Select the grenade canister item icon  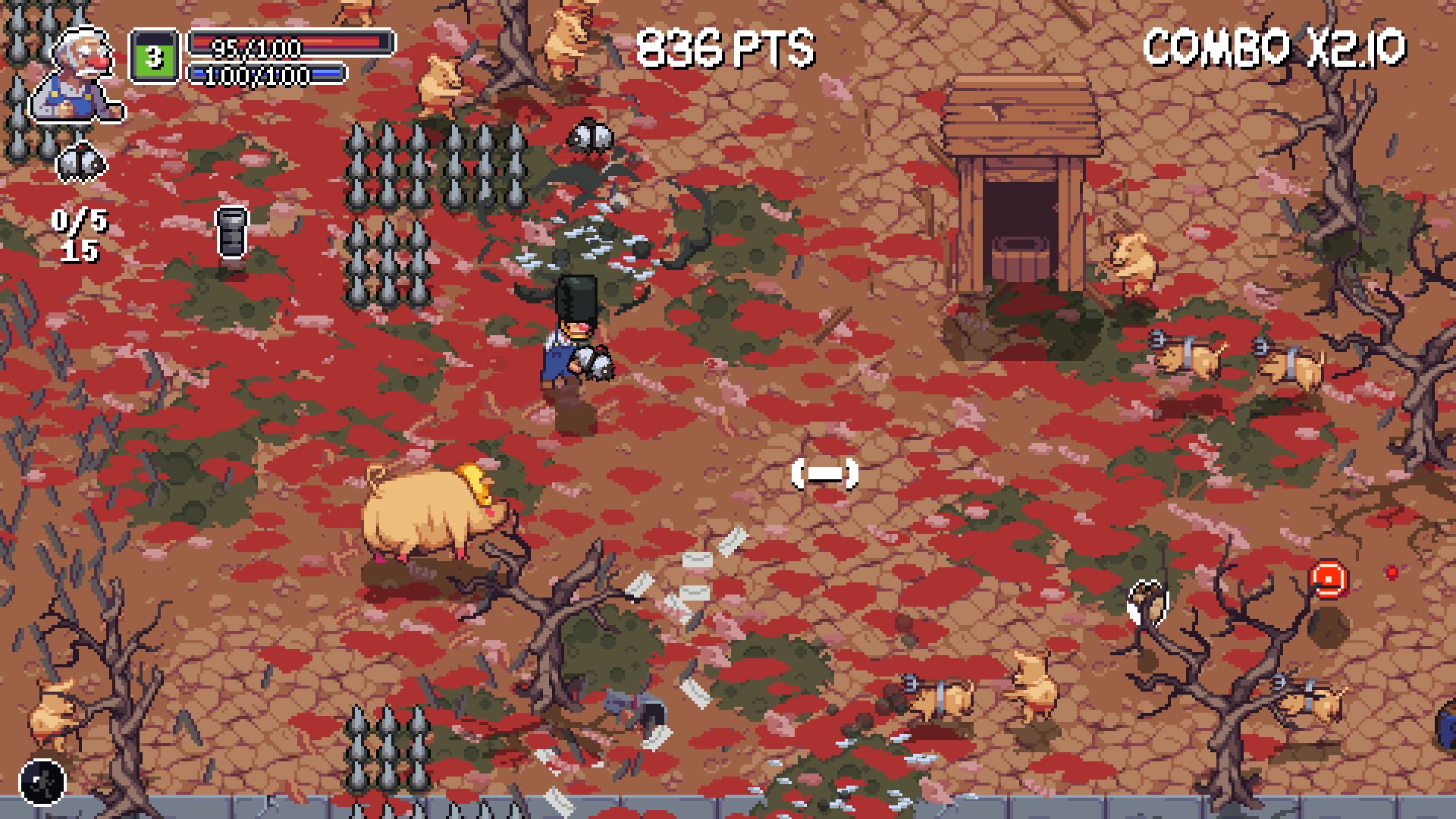coord(232,232)
